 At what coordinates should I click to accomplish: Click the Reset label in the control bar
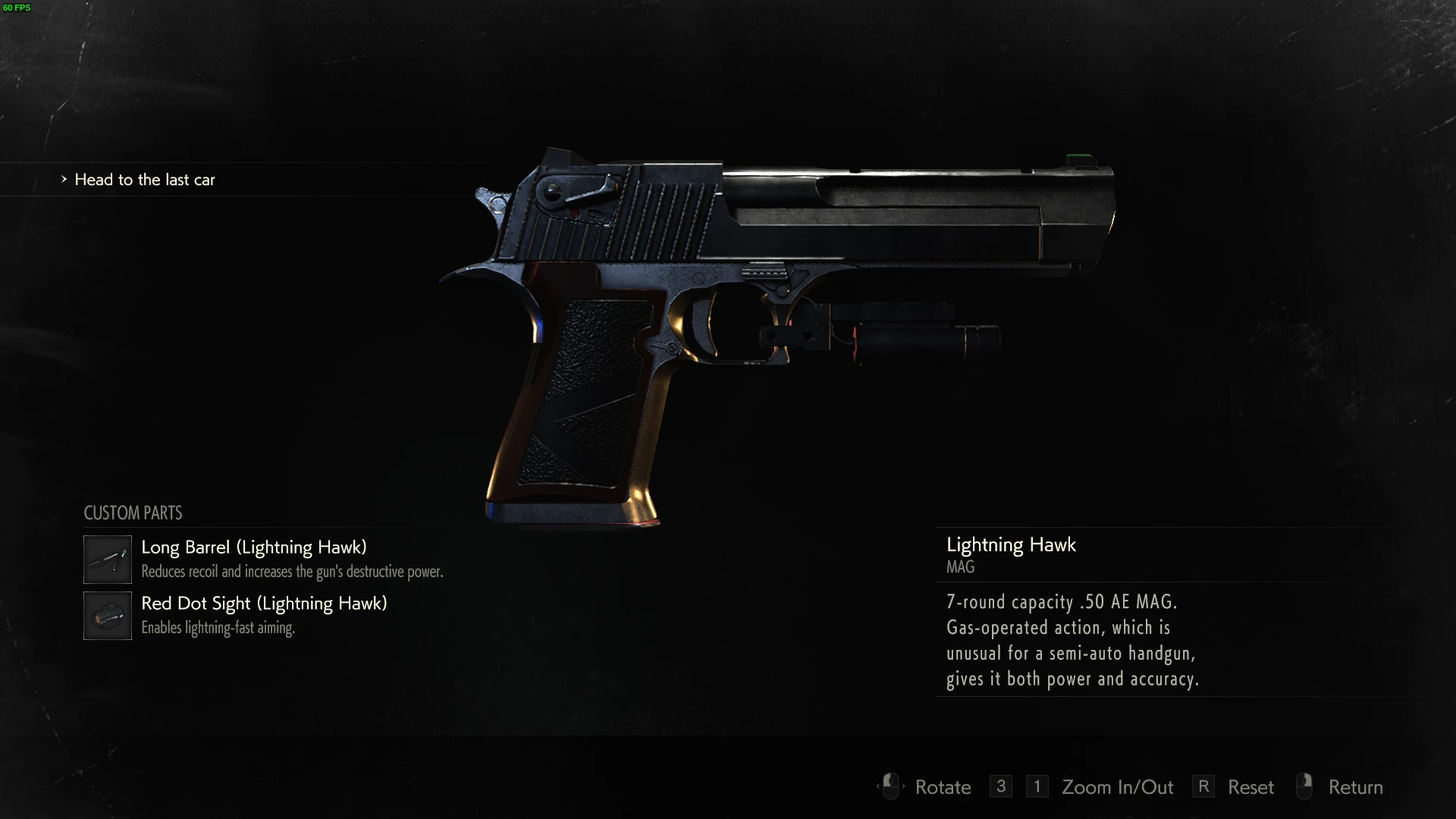(1250, 787)
